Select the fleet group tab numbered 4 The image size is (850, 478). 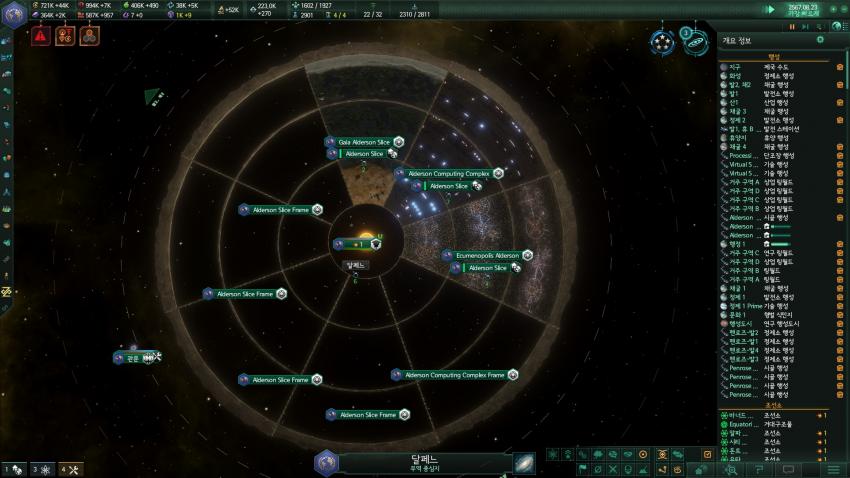70,469
